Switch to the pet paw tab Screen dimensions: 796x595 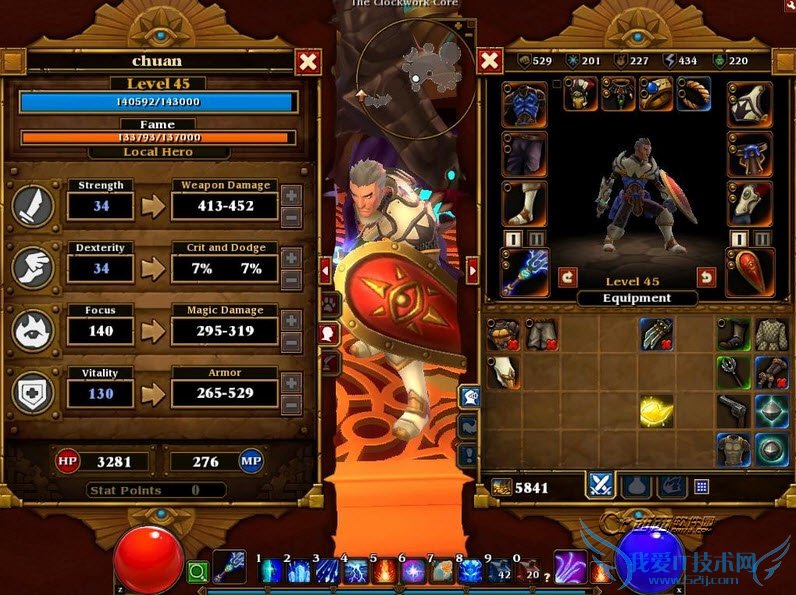coord(327,303)
